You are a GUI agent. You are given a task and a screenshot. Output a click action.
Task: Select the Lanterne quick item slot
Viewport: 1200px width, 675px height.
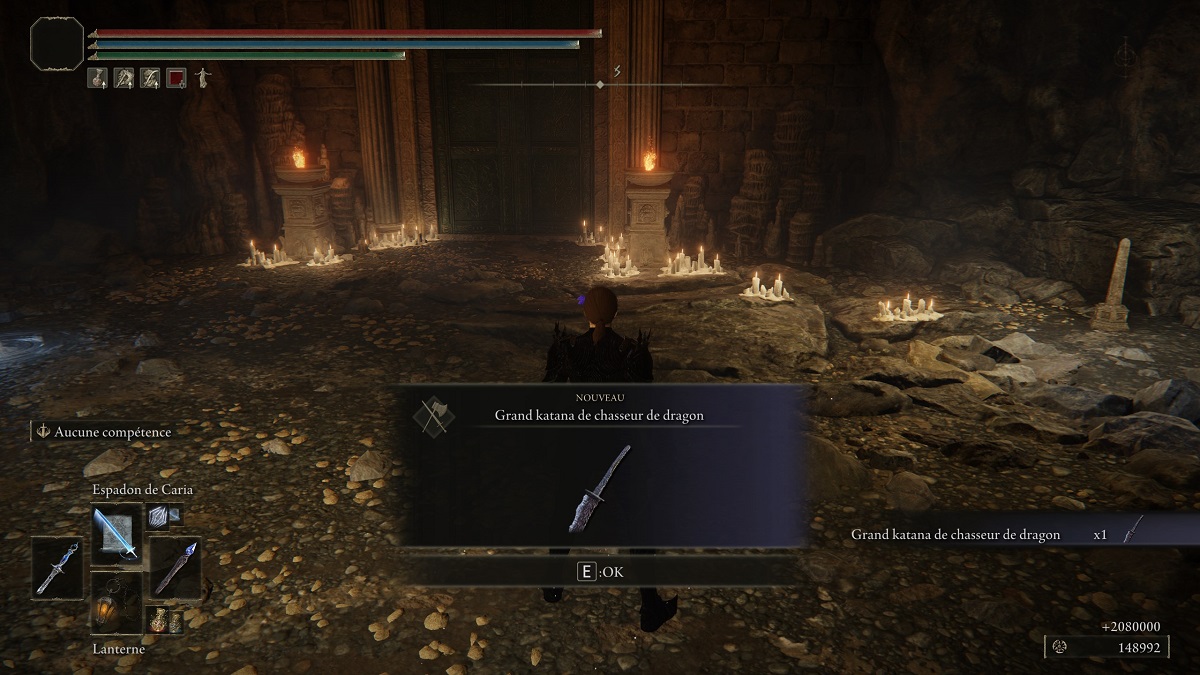117,603
